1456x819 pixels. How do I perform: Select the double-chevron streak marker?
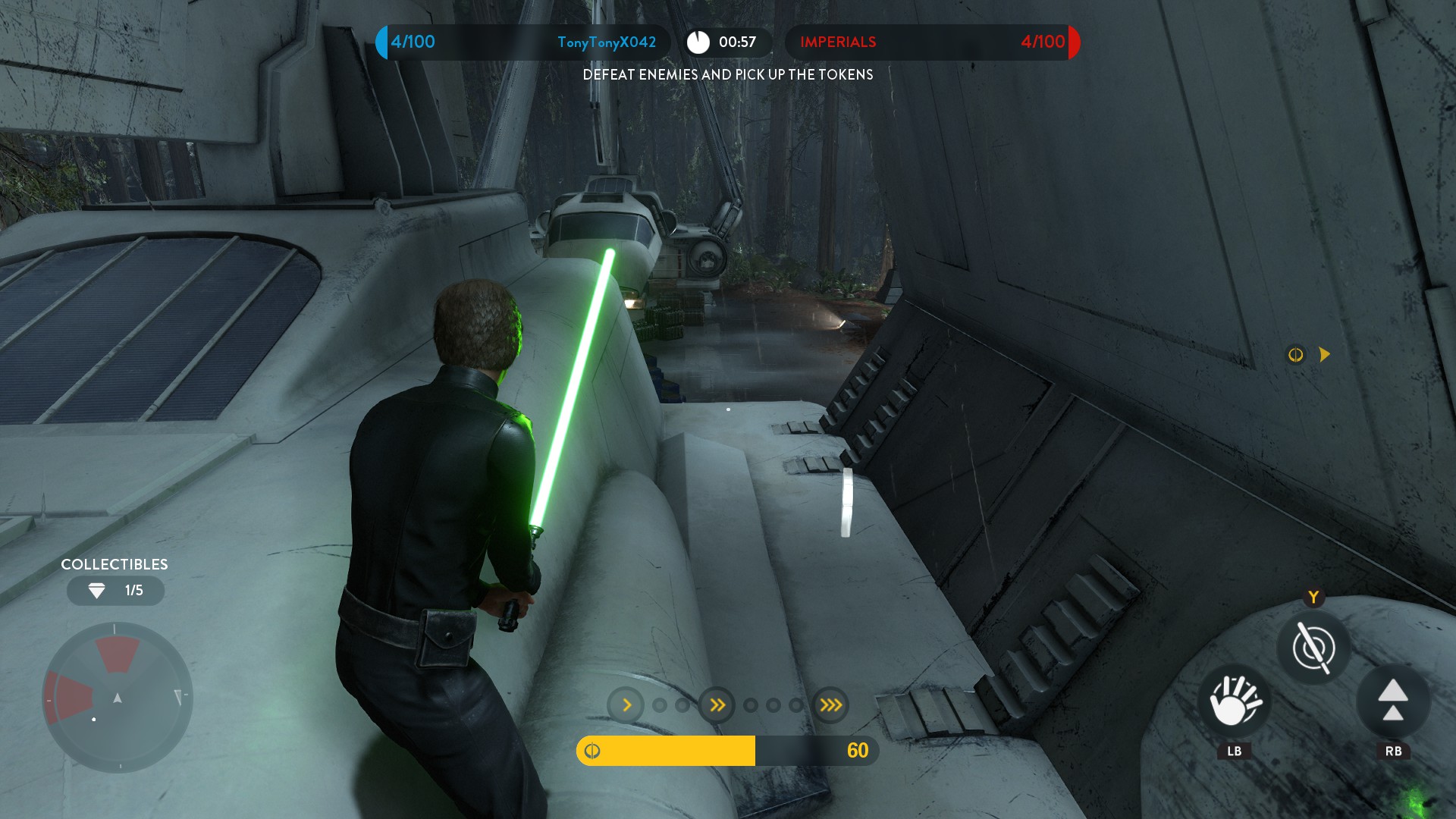tap(717, 705)
